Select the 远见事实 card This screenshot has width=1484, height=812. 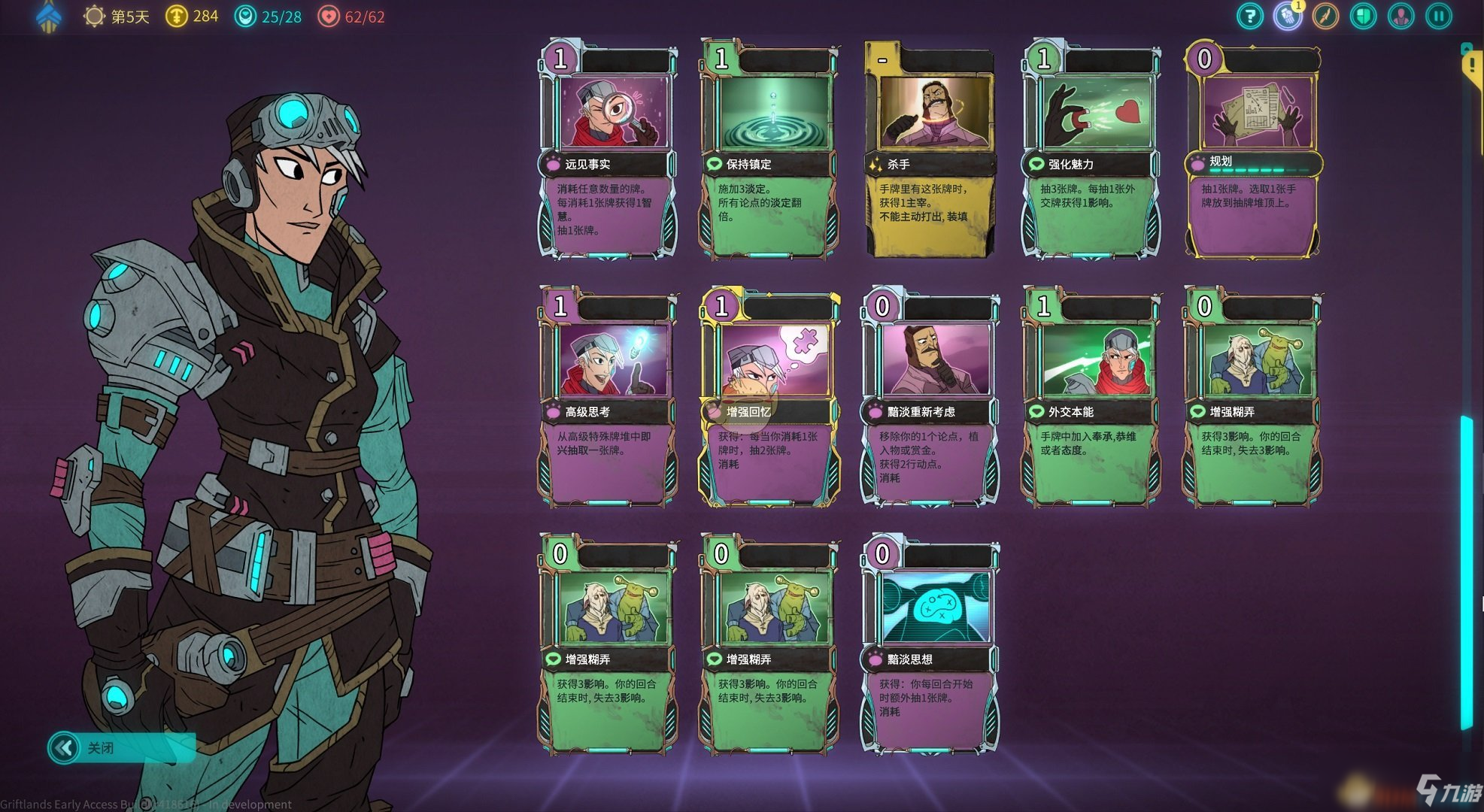coord(608,150)
